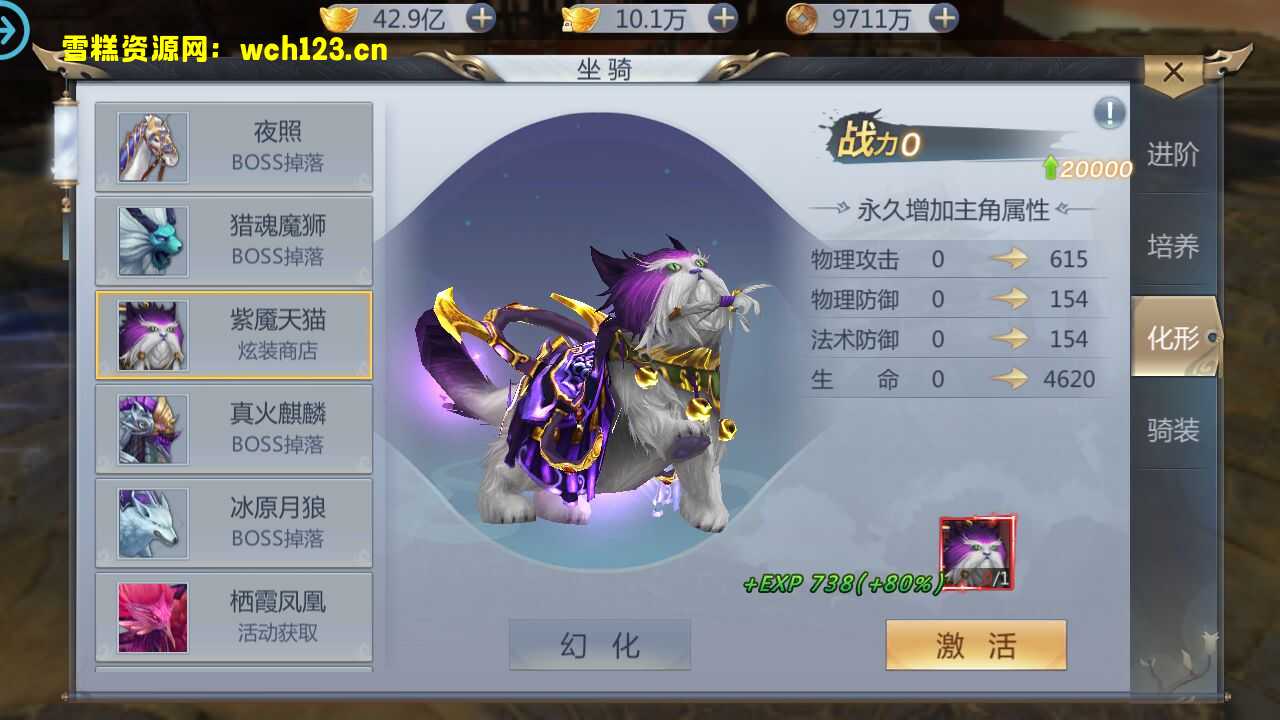Close the 坐骑 window
Viewport: 1280px width, 720px height.
tap(1174, 72)
